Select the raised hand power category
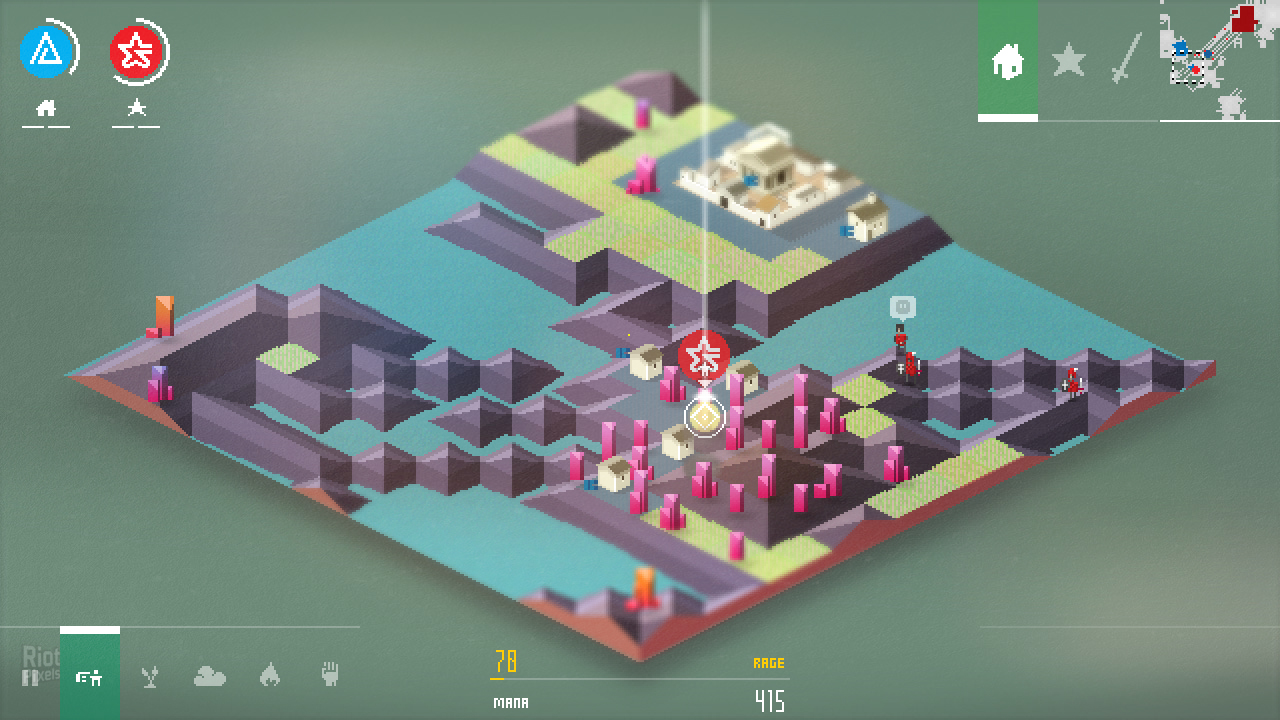This screenshot has width=1280, height=720. click(x=331, y=675)
